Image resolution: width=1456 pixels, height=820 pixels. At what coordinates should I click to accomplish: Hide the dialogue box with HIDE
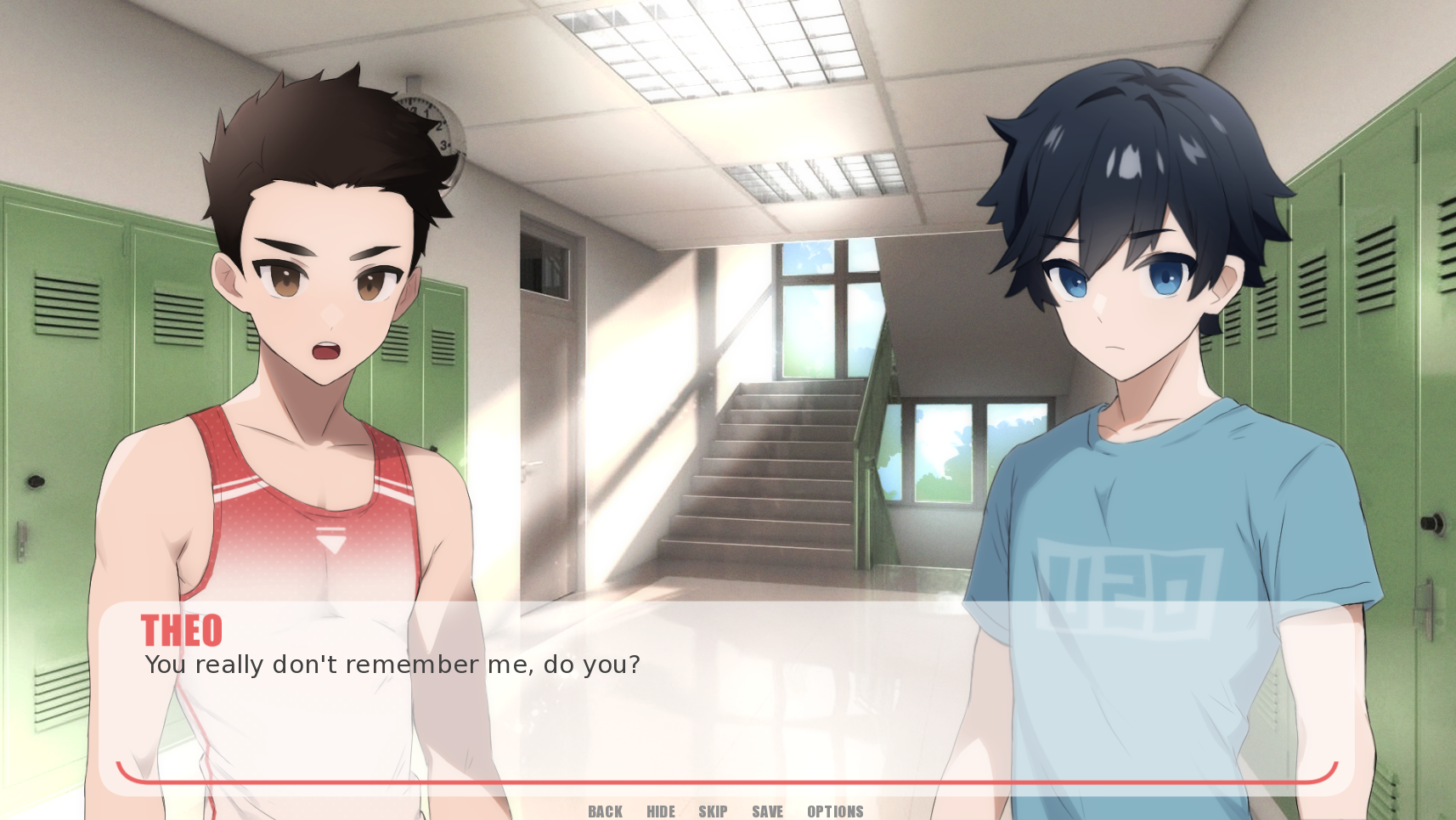pos(661,812)
